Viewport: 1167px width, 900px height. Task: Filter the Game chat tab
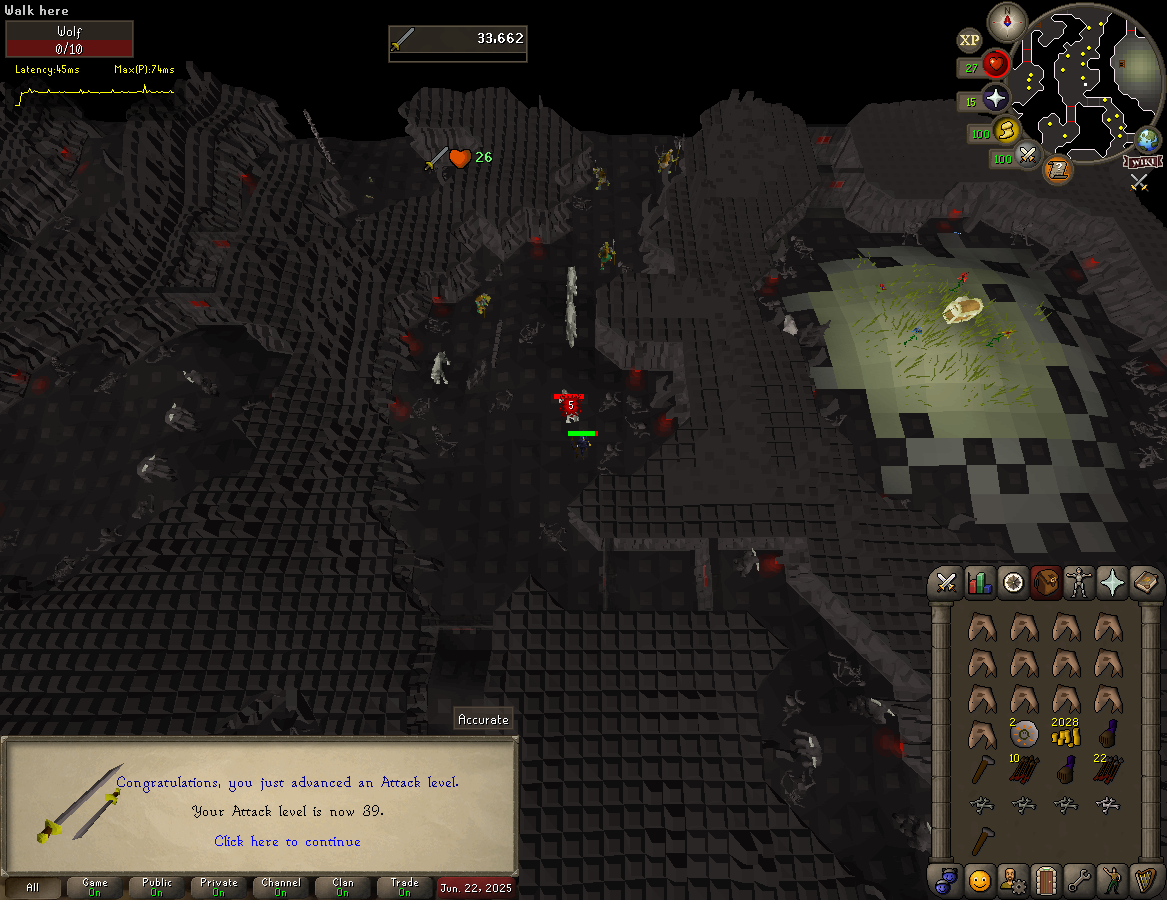pos(95,887)
